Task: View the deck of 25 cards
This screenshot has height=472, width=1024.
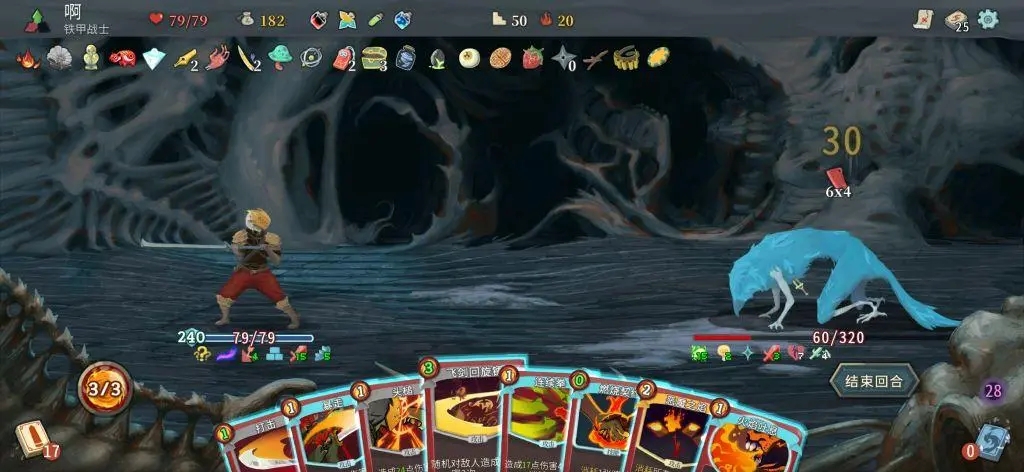Action: (x=956, y=20)
